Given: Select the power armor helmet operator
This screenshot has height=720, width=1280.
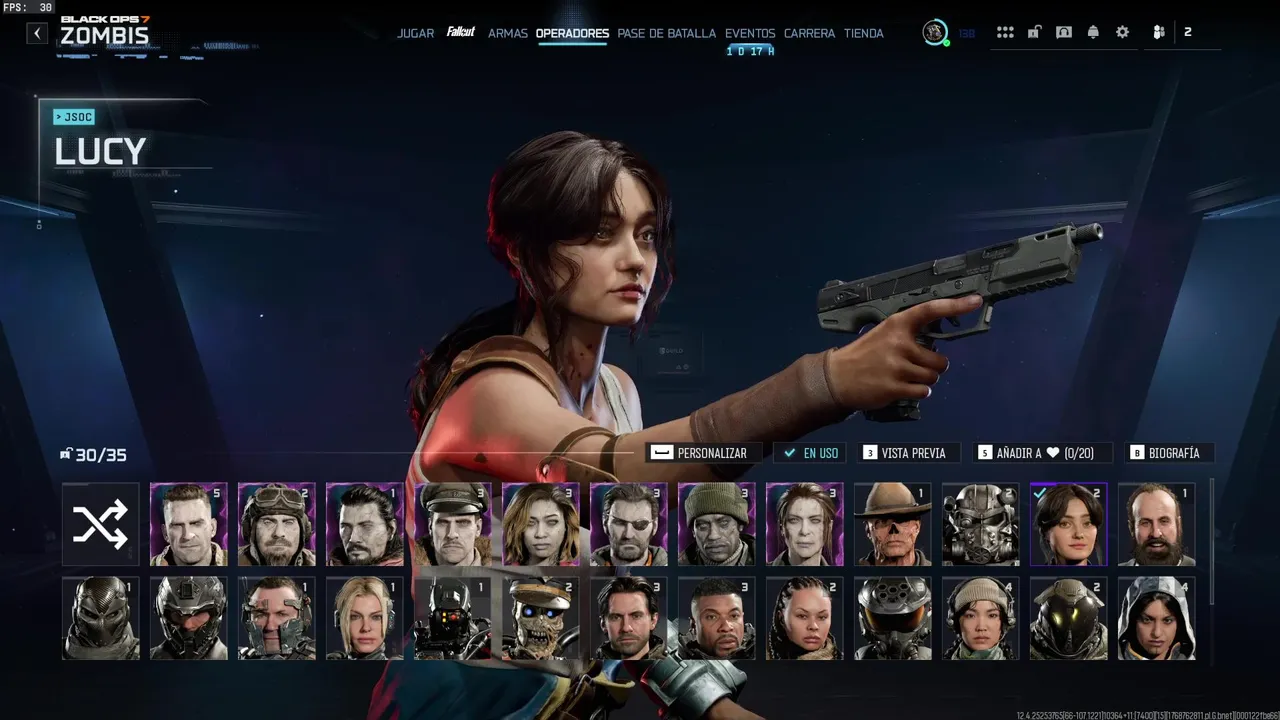Looking at the screenshot, I should coord(980,524).
